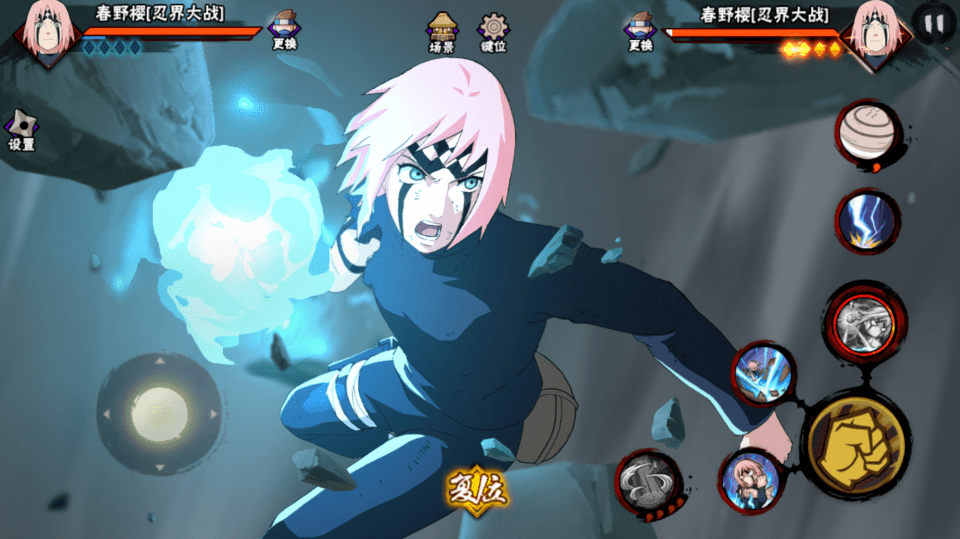Activate the lightning bolt scroll skill
960x539 pixels.
(867, 220)
